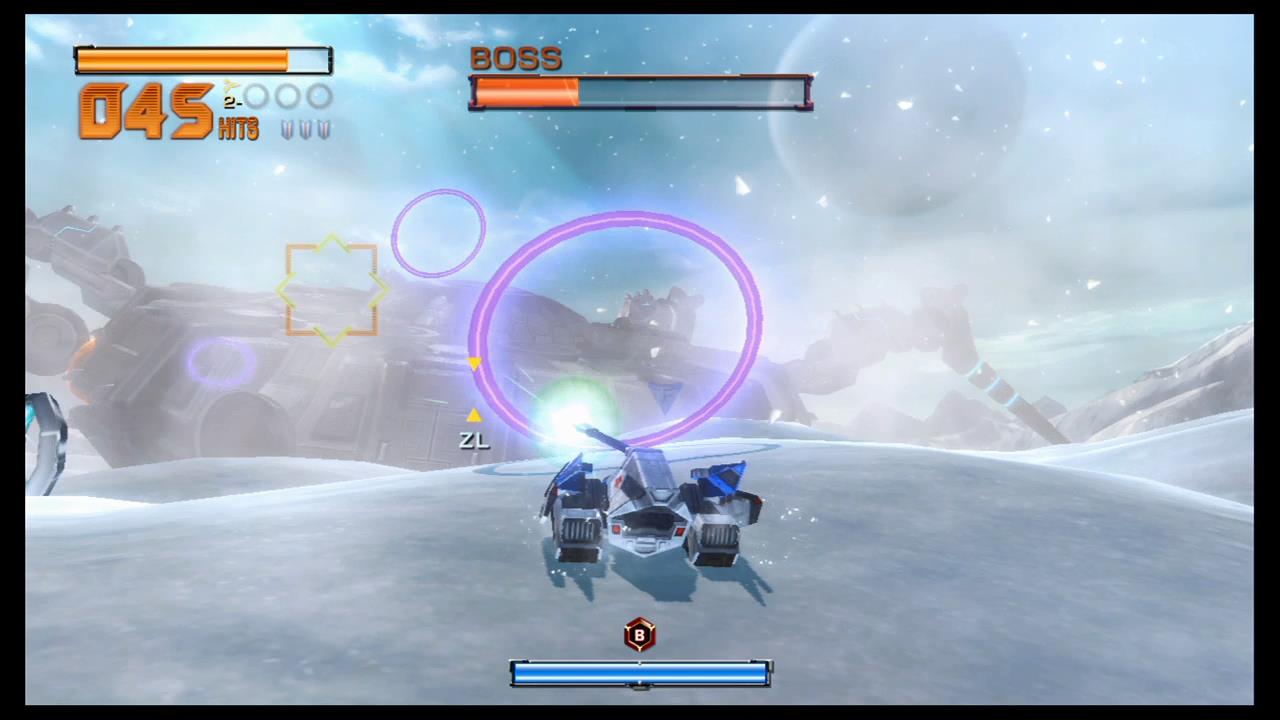Screen dimensions: 1280x720
Task: Select the first bomb icon under the rings
Action: (x=286, y=129)
